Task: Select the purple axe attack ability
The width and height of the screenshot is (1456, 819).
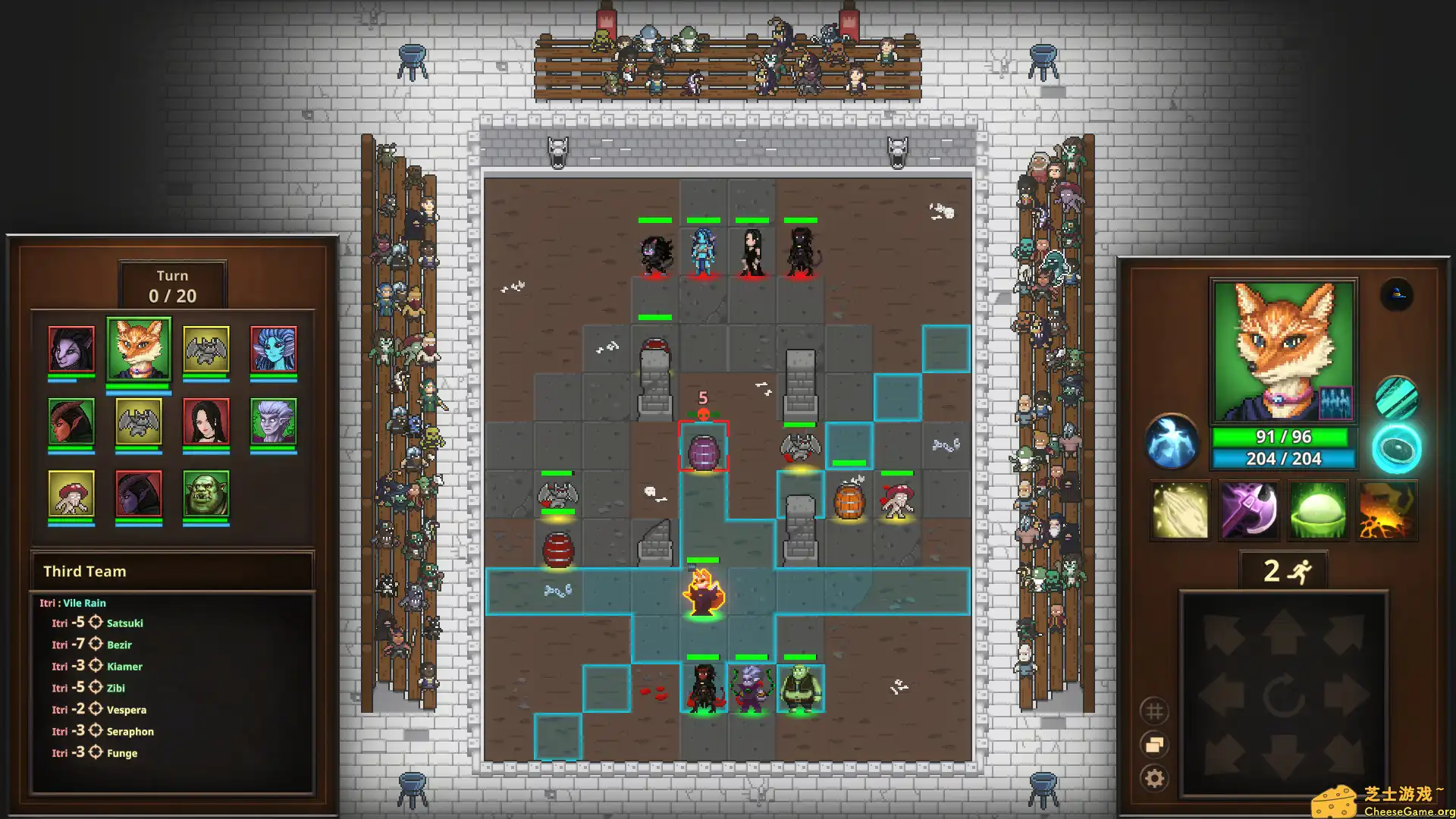Action: (1249, 510)
